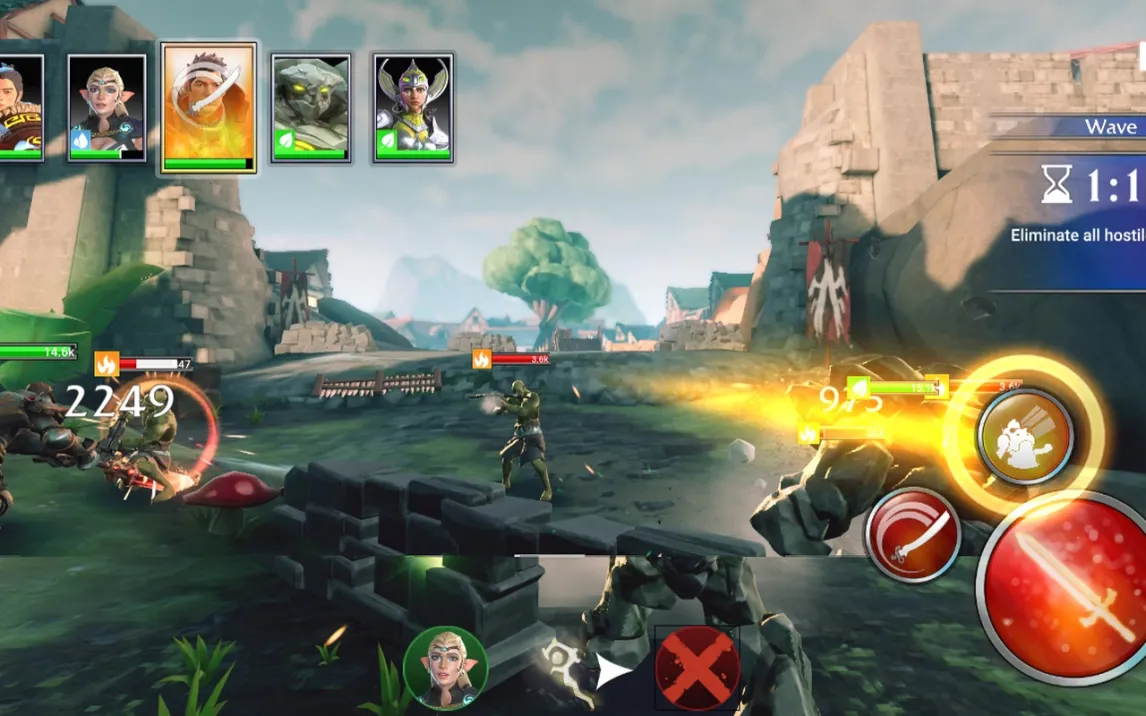The width and height of the screenshot is (1146, 716).
Task: Tap the white arrow next to the red X
Action: coord(613,672)
